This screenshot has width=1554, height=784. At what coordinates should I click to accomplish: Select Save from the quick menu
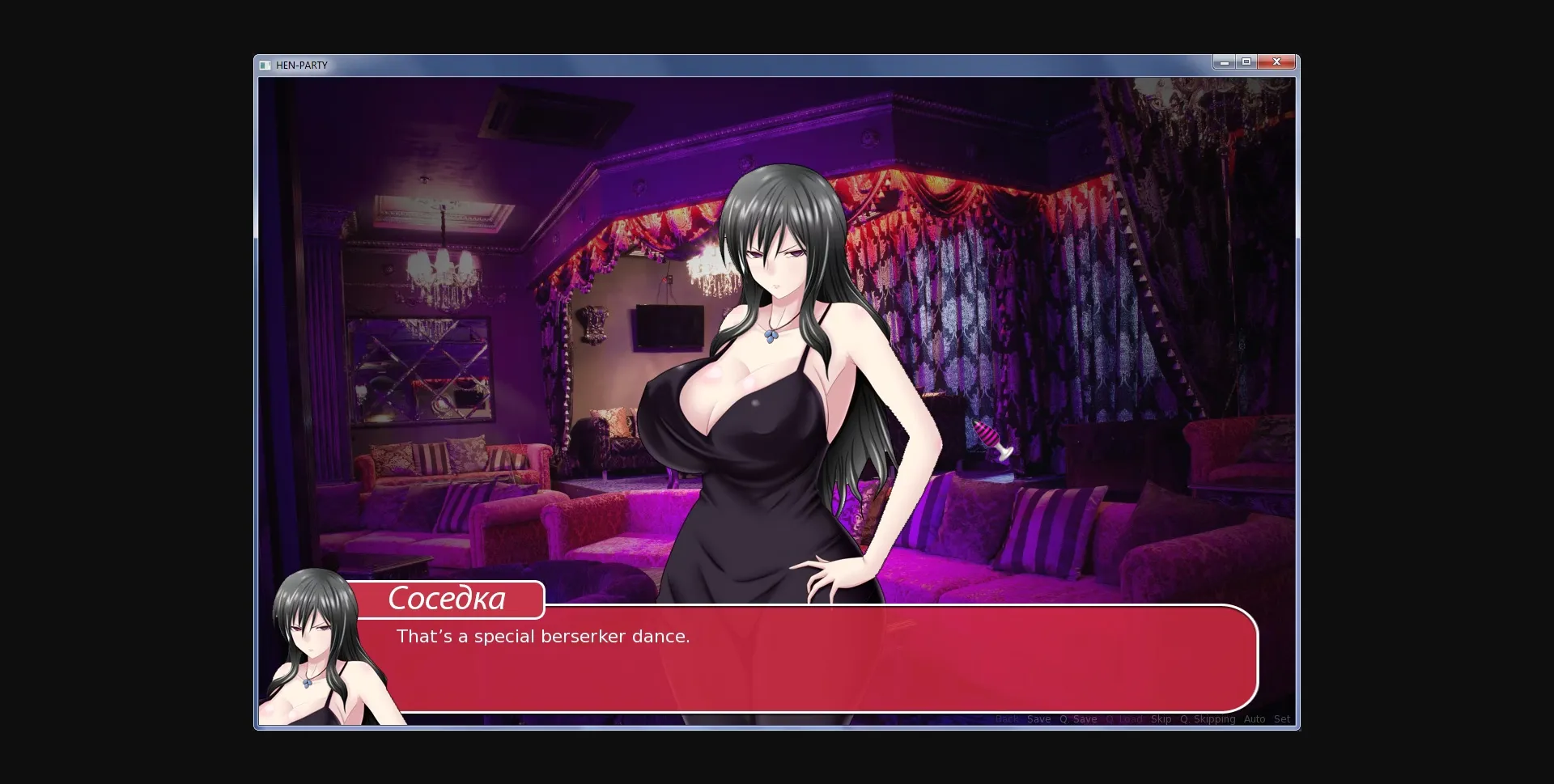pos(1038,719)
